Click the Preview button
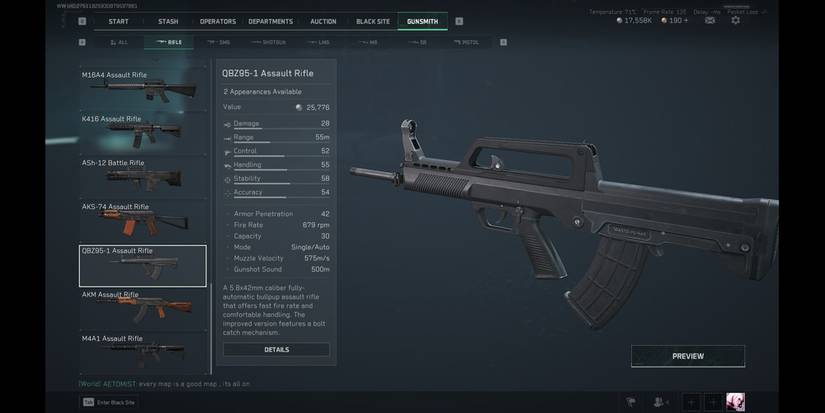This screenshot has height=413, width=825. pyautogui.click(x=688, y=356)
